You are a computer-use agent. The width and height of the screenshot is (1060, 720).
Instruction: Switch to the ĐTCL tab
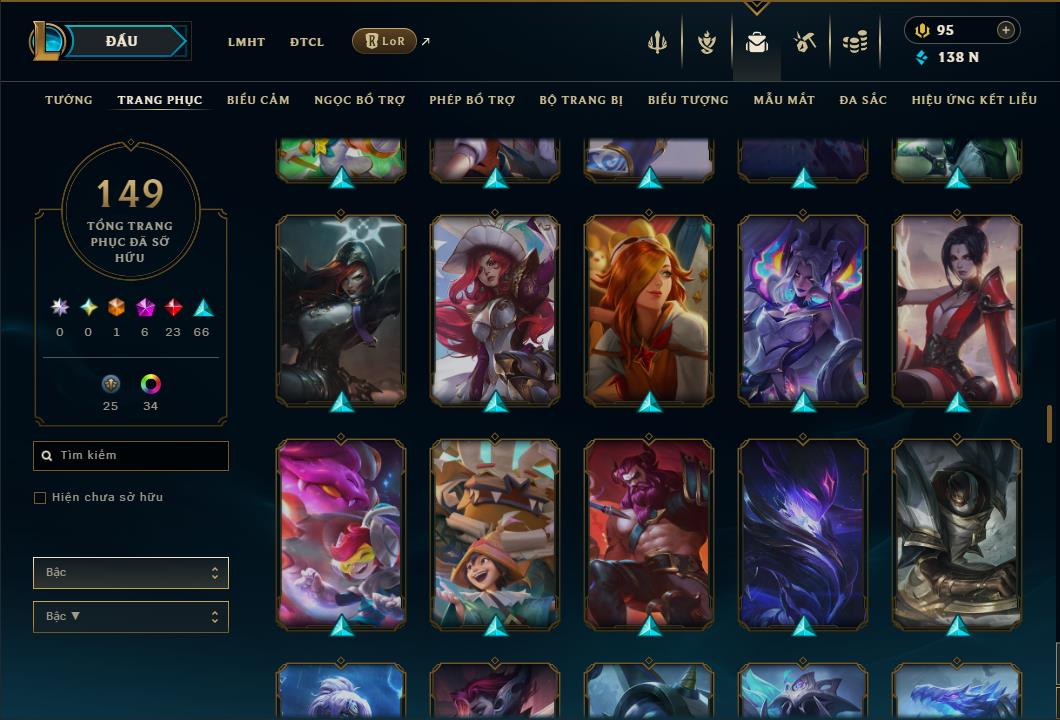307,42
